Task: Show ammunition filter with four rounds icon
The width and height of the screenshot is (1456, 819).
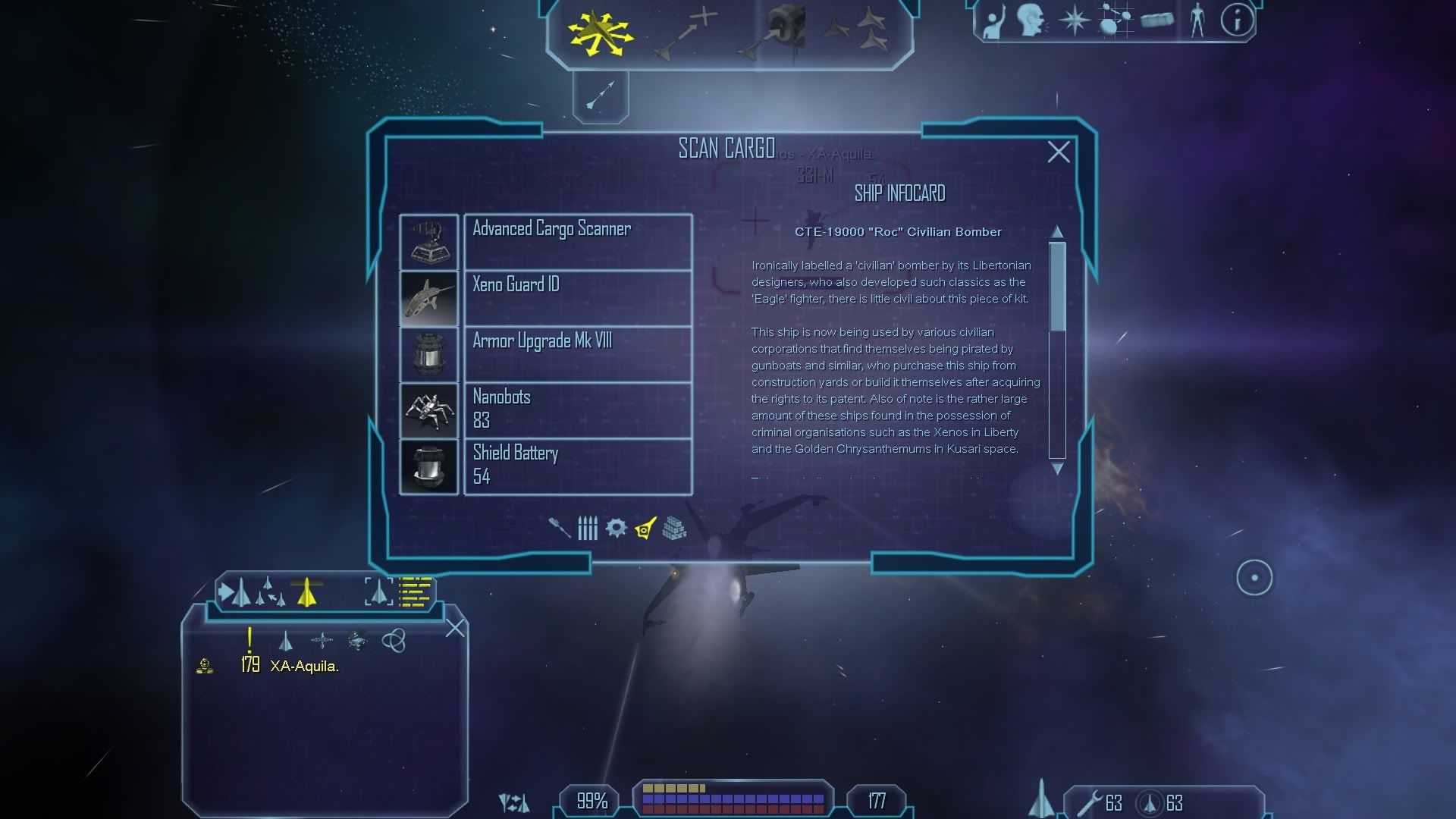Action: pos(588,528)
